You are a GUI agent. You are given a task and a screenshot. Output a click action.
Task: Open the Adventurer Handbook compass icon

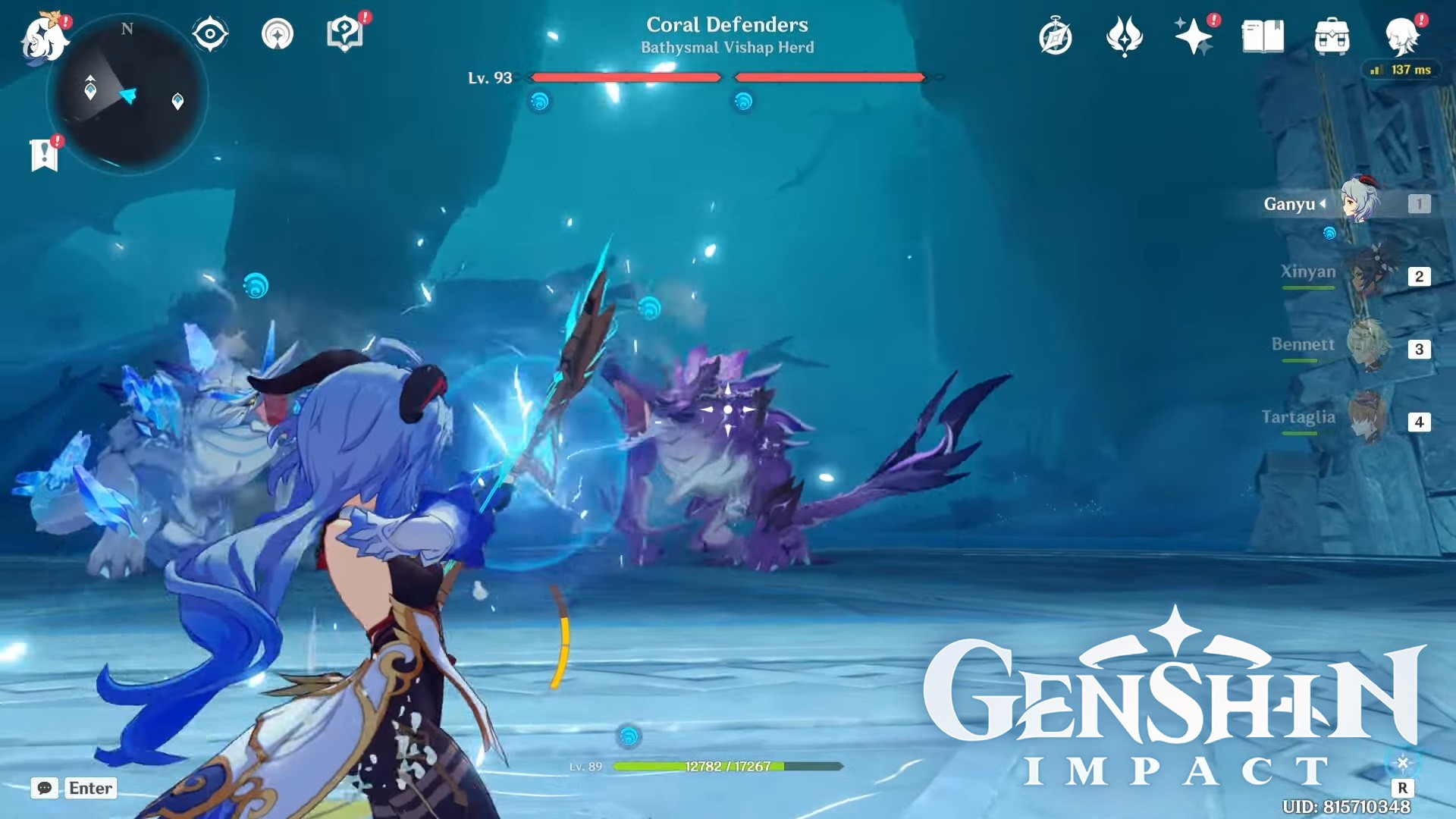pos(1056,36)
